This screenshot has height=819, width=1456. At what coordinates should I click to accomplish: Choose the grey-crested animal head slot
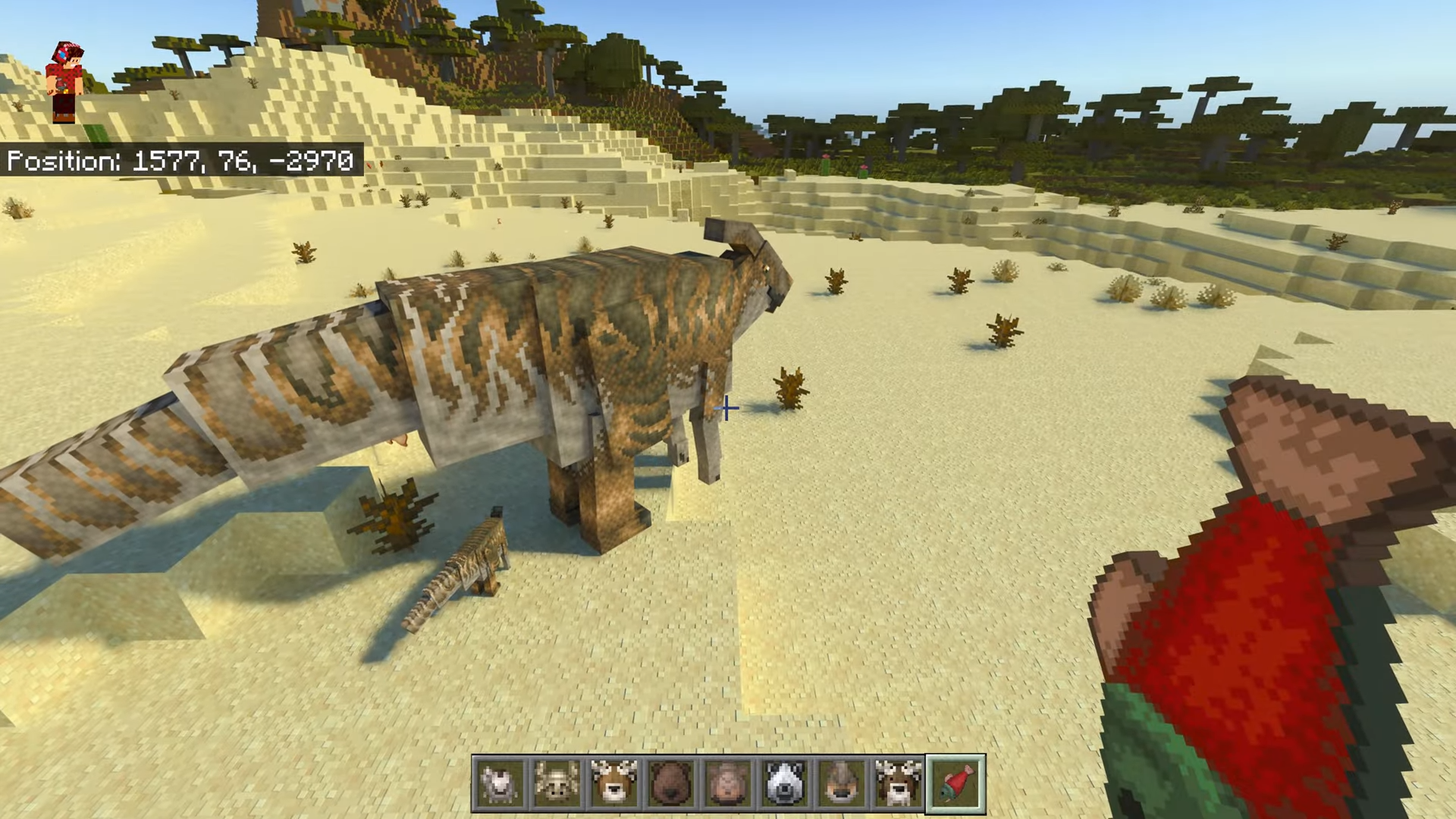841,783
